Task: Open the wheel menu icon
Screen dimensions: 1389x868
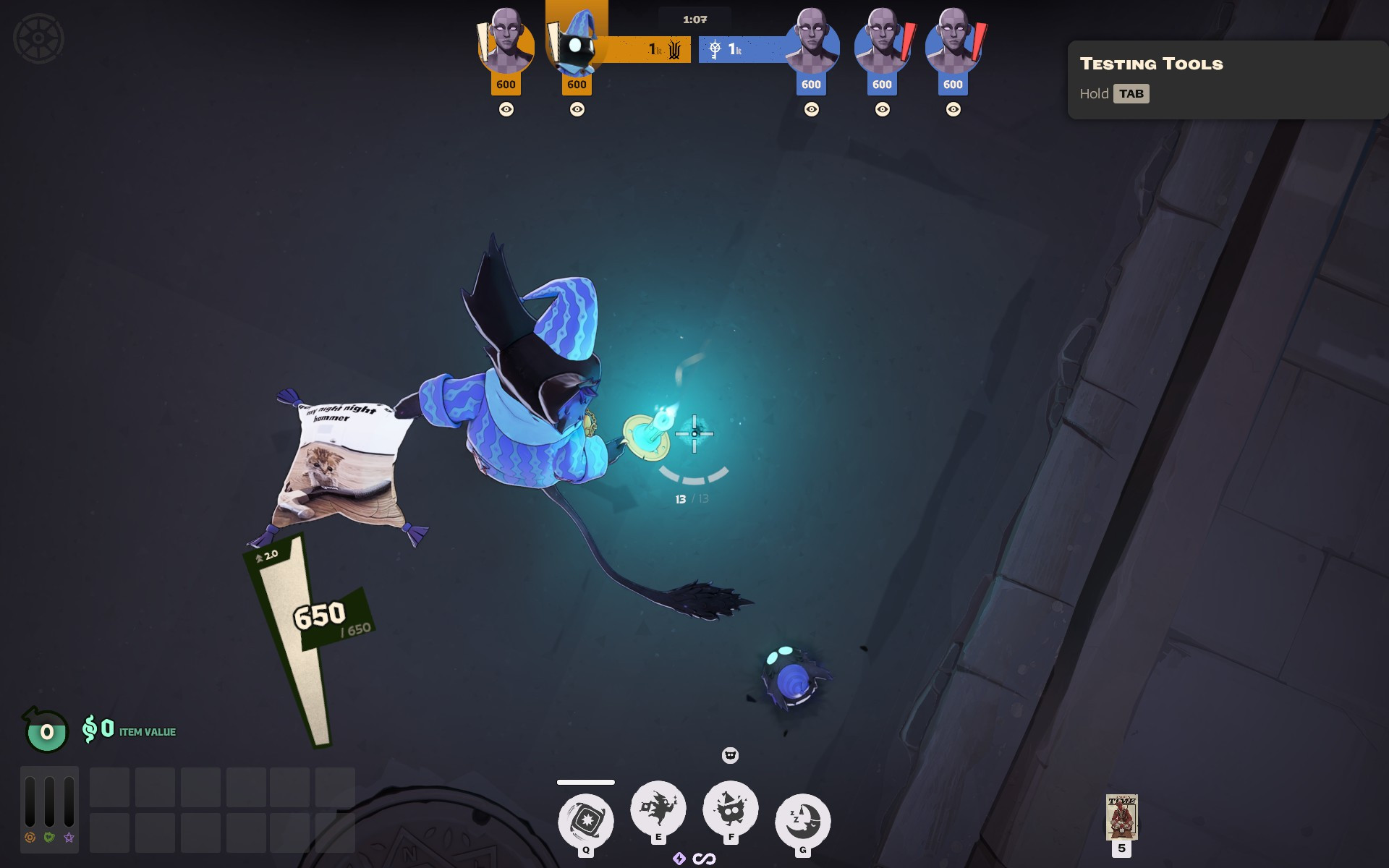Action: point(38,39)
